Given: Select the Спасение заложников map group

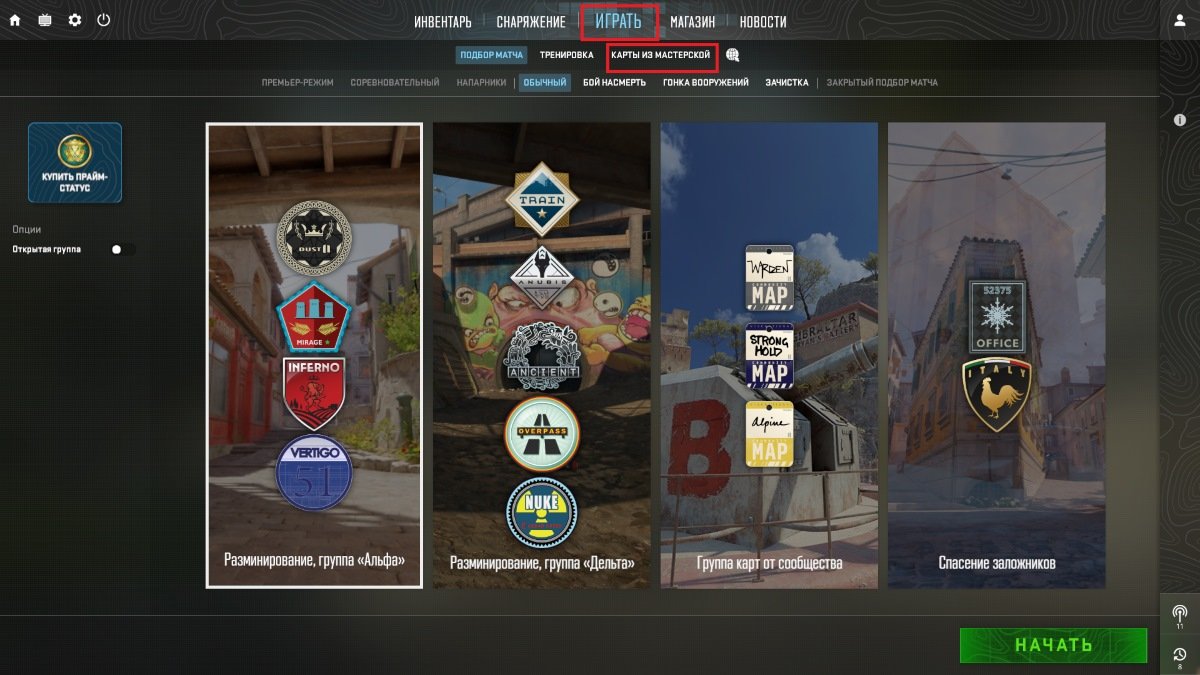Looking at the screenshot, I should point(996,355).
